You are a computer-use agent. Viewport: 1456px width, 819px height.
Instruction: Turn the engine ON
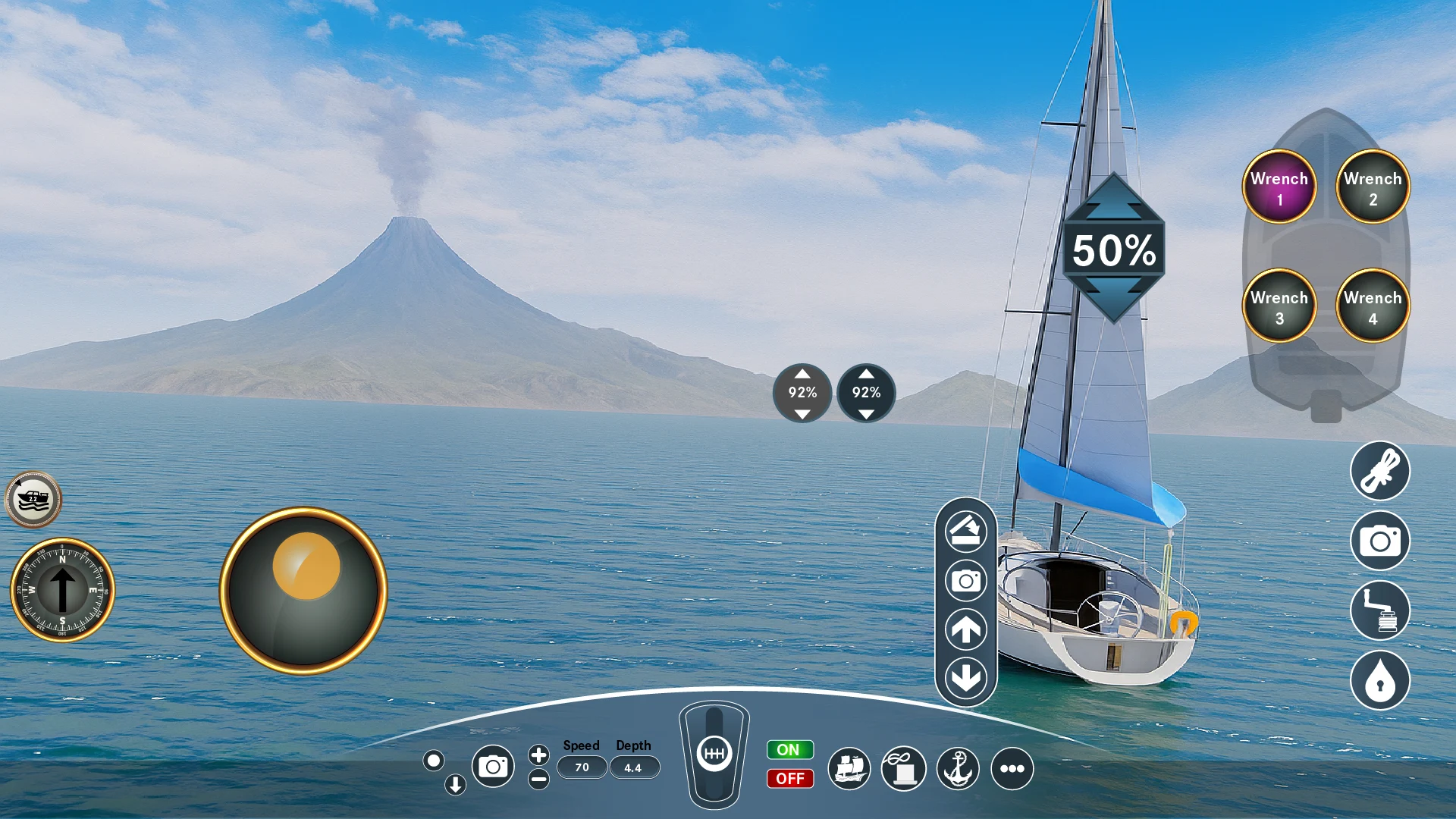click(789, 750)
